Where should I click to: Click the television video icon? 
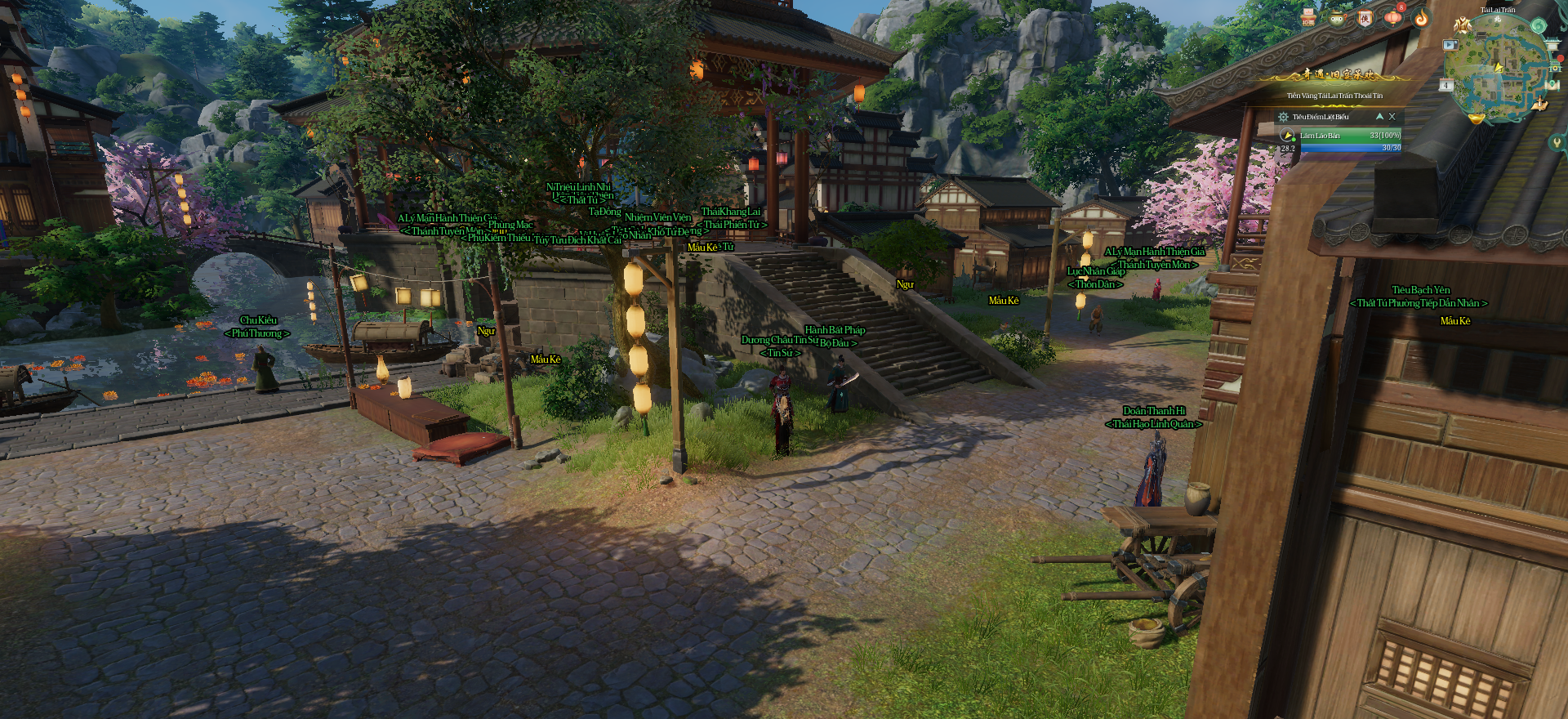click(1450, 45)
